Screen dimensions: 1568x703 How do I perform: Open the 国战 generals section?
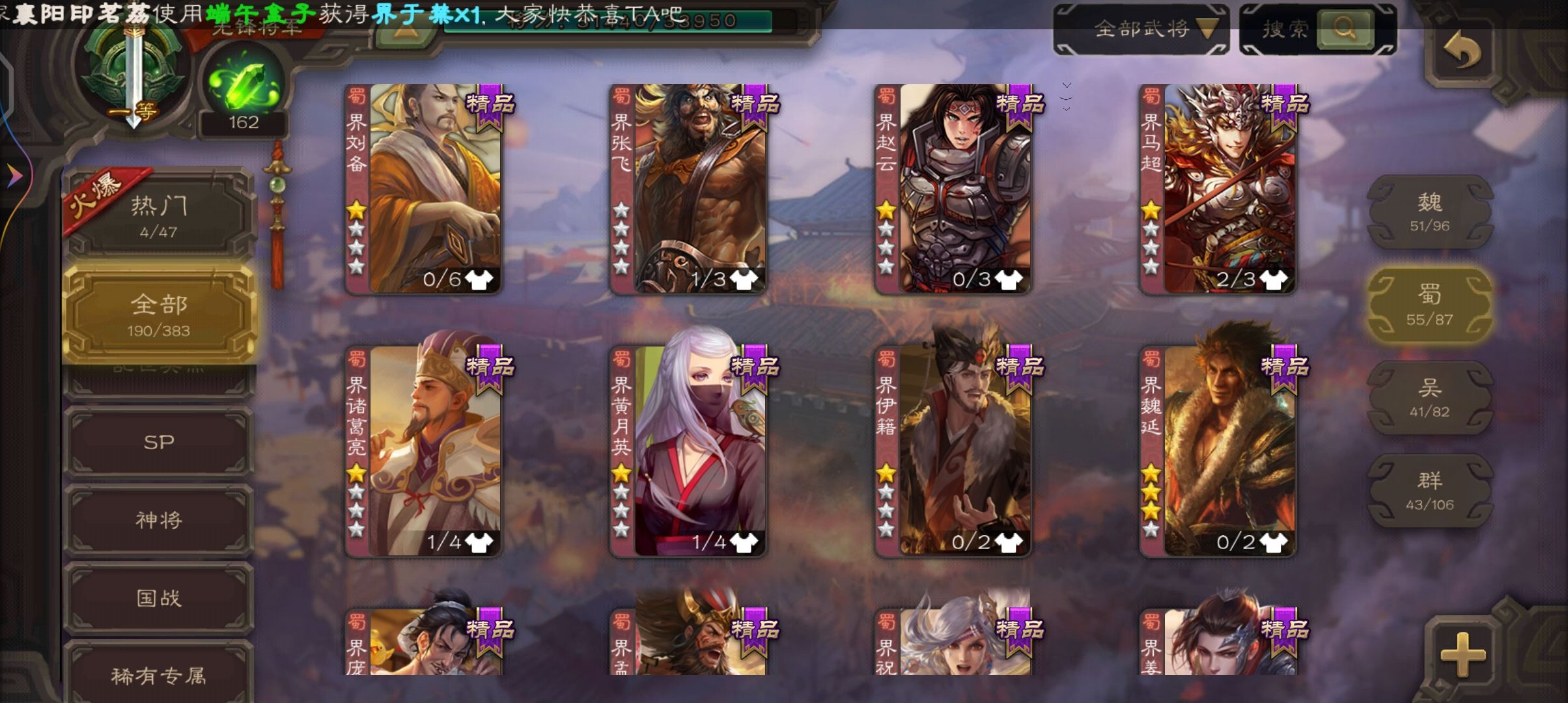[x=159, y=597]
